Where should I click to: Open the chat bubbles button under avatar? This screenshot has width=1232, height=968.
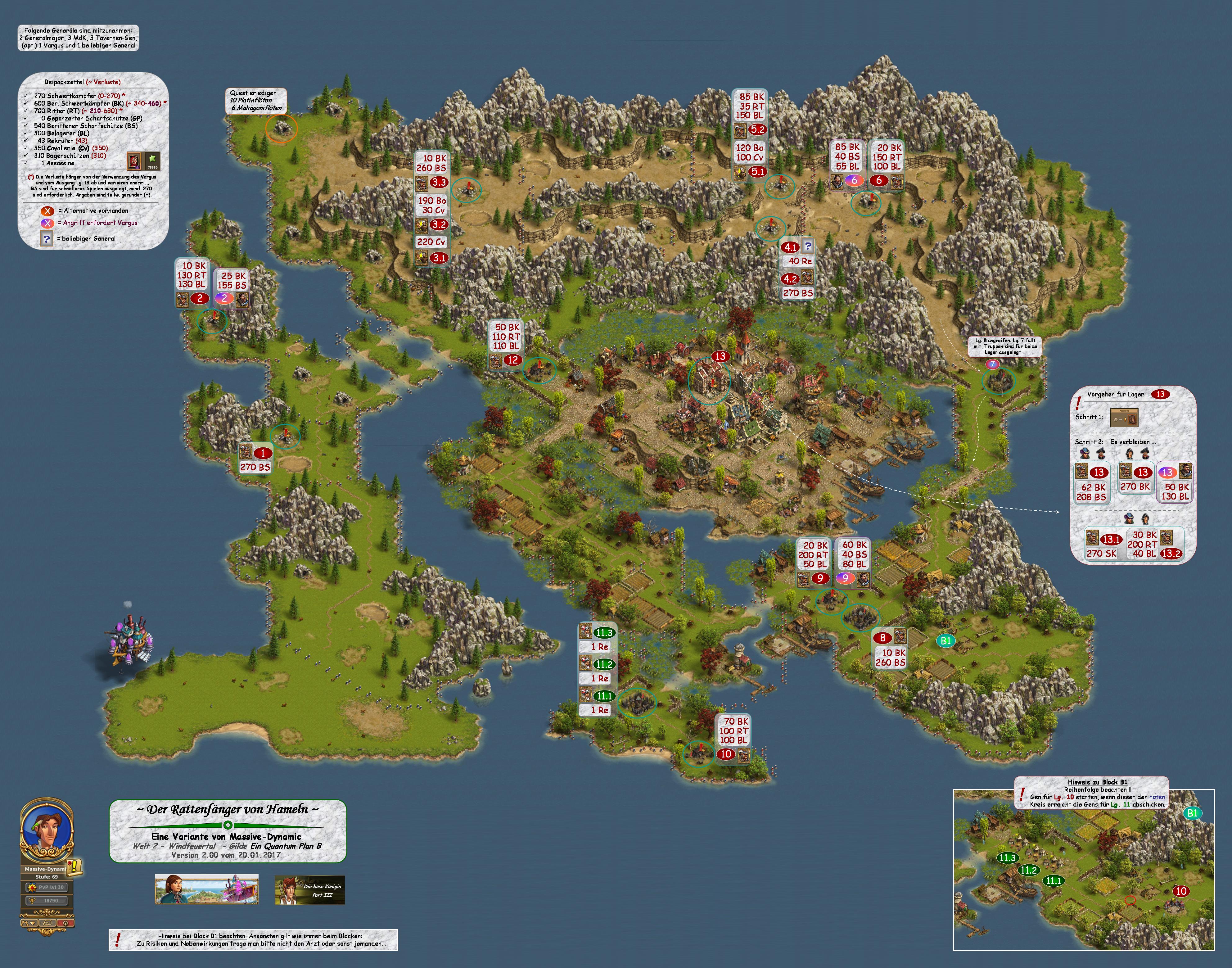47,923
